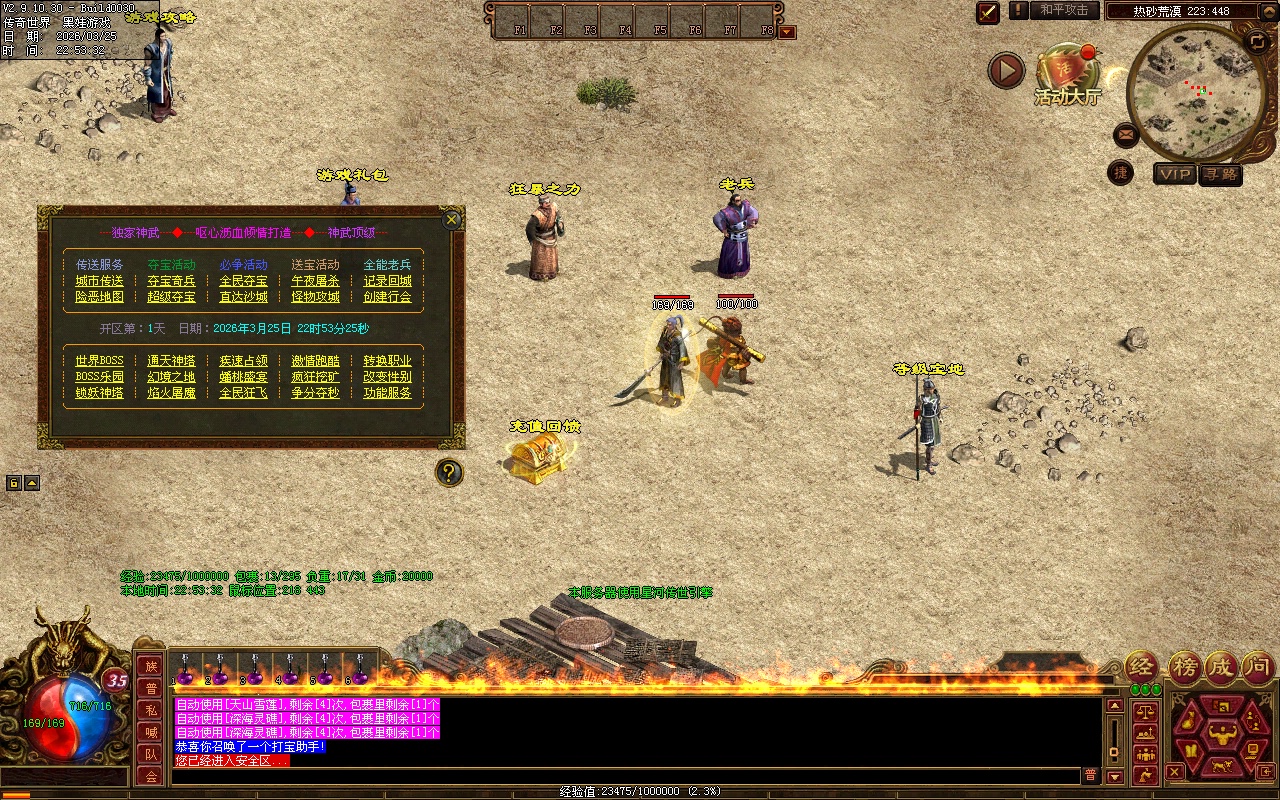The height and width of the screenshot is (800, 1280).
Task: Activate the 寻路 pathfinding button
Action: pos(1220,174)
